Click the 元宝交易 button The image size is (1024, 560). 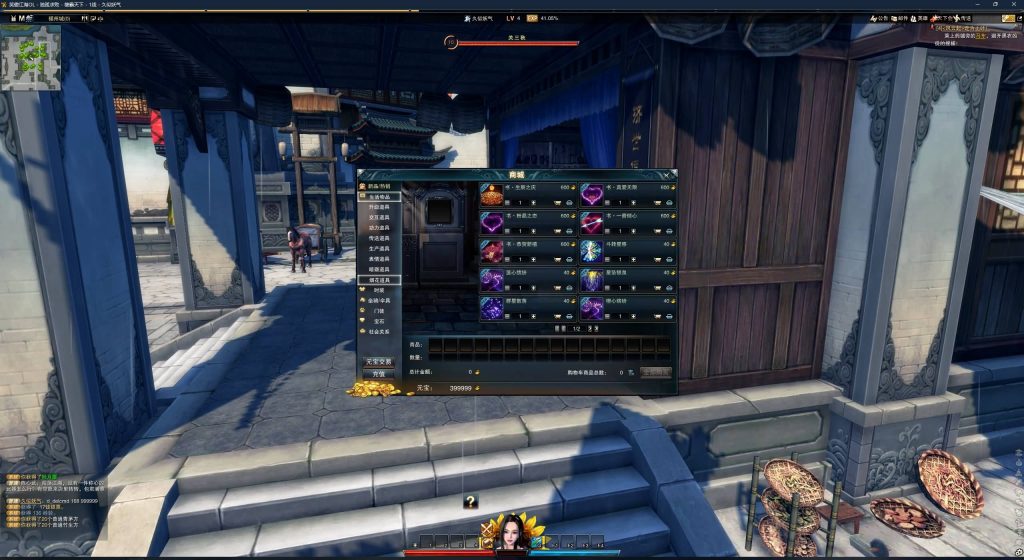(379, 361)
